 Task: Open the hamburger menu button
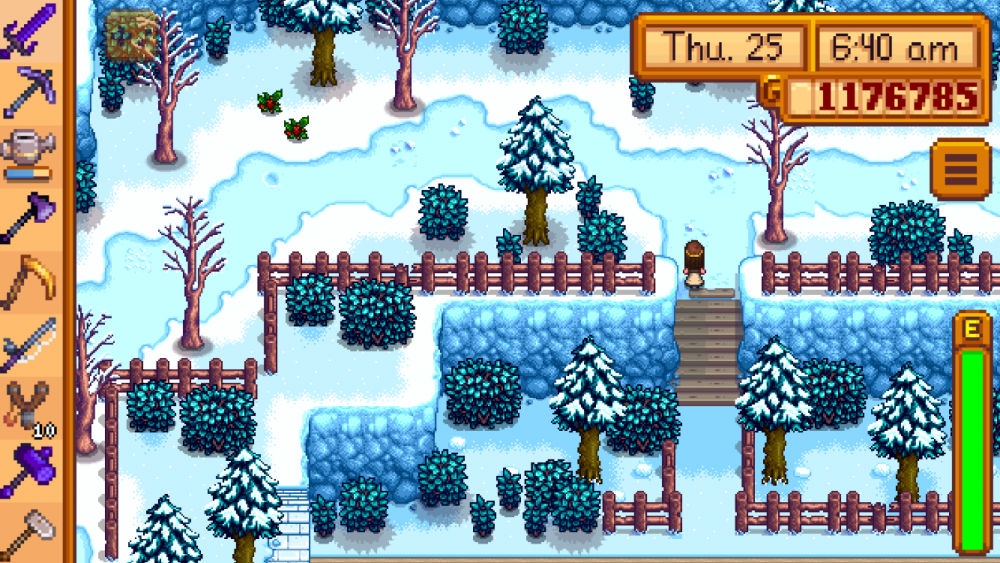[959, 170]
